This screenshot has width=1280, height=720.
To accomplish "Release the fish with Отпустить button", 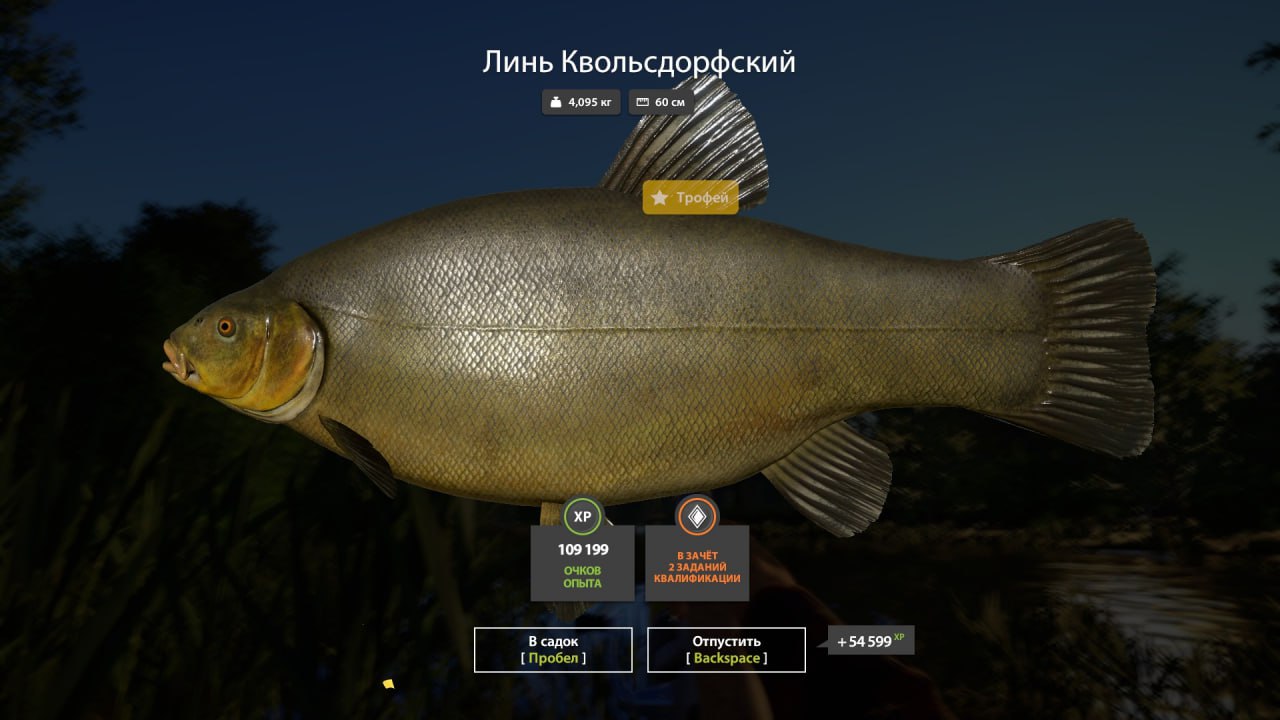I will pyautogui.click(x=726, y=649).
